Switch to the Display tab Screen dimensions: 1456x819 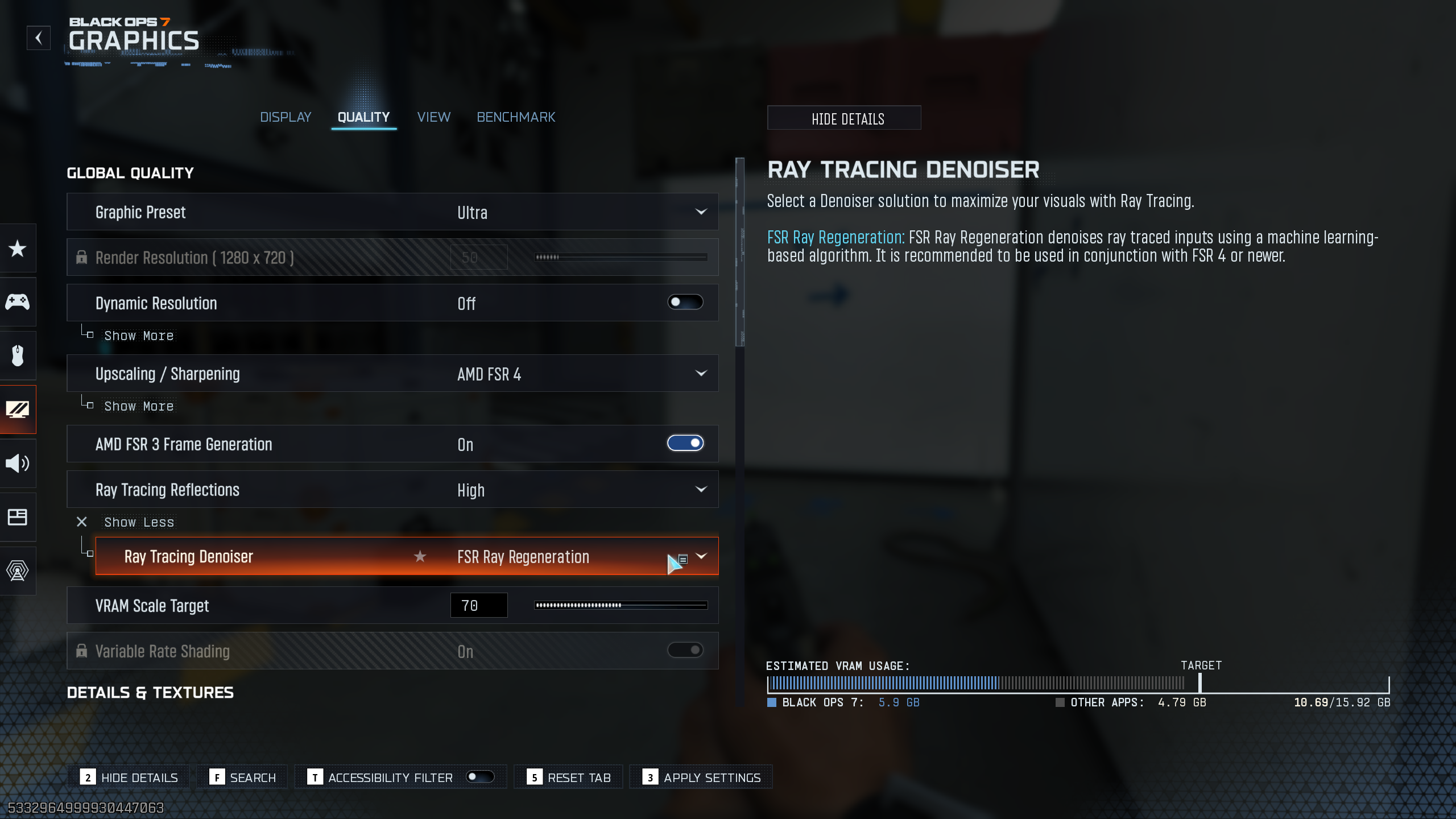click(x=286, y=117)
